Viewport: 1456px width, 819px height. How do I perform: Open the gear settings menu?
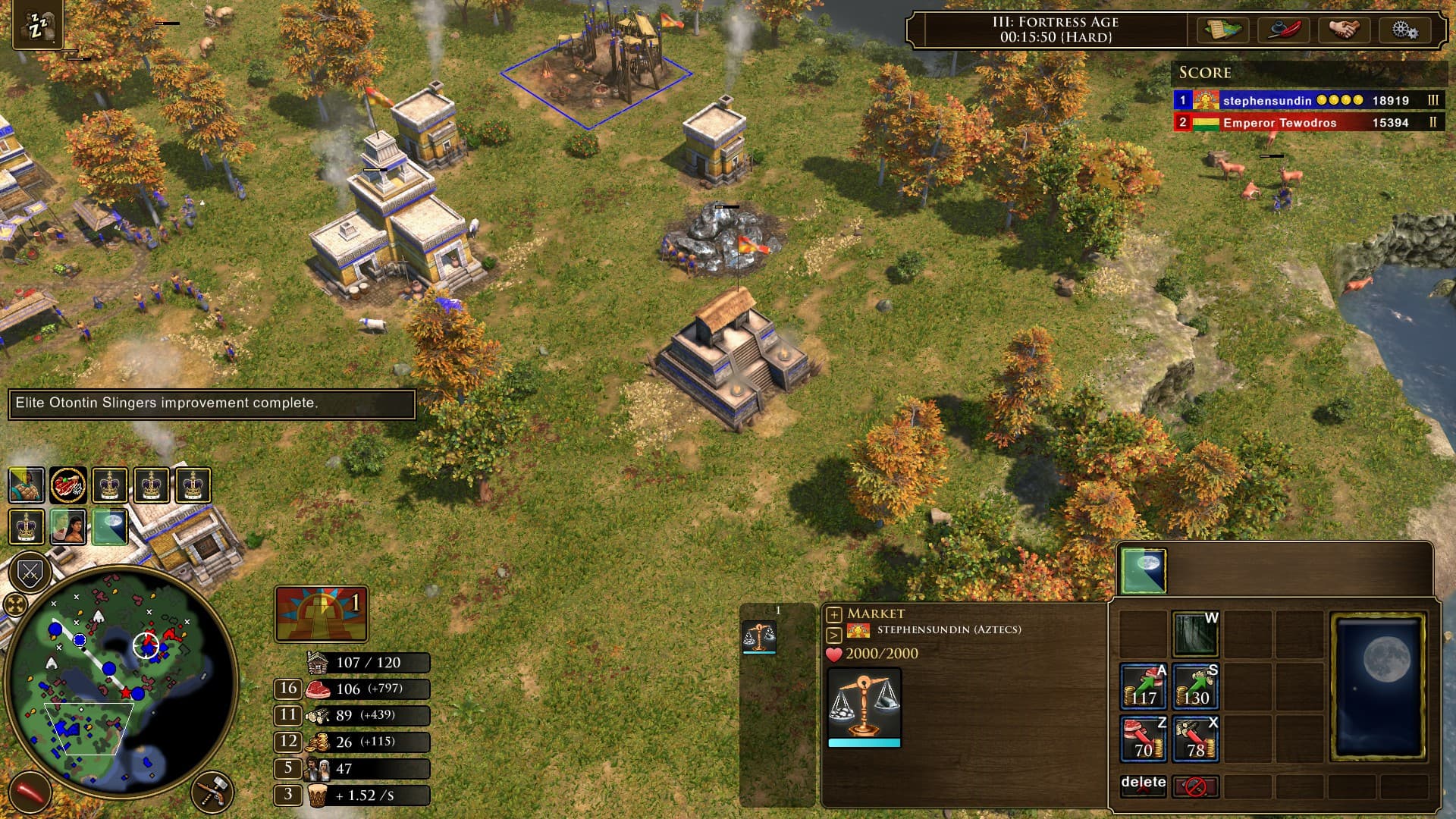[x=1404, y=30]
